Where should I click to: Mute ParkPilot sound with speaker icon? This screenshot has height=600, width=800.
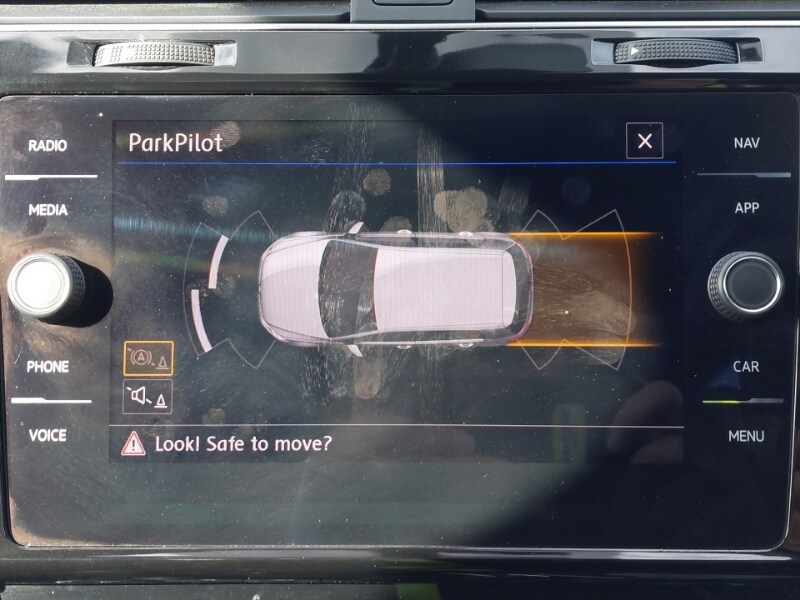(148, 397)
